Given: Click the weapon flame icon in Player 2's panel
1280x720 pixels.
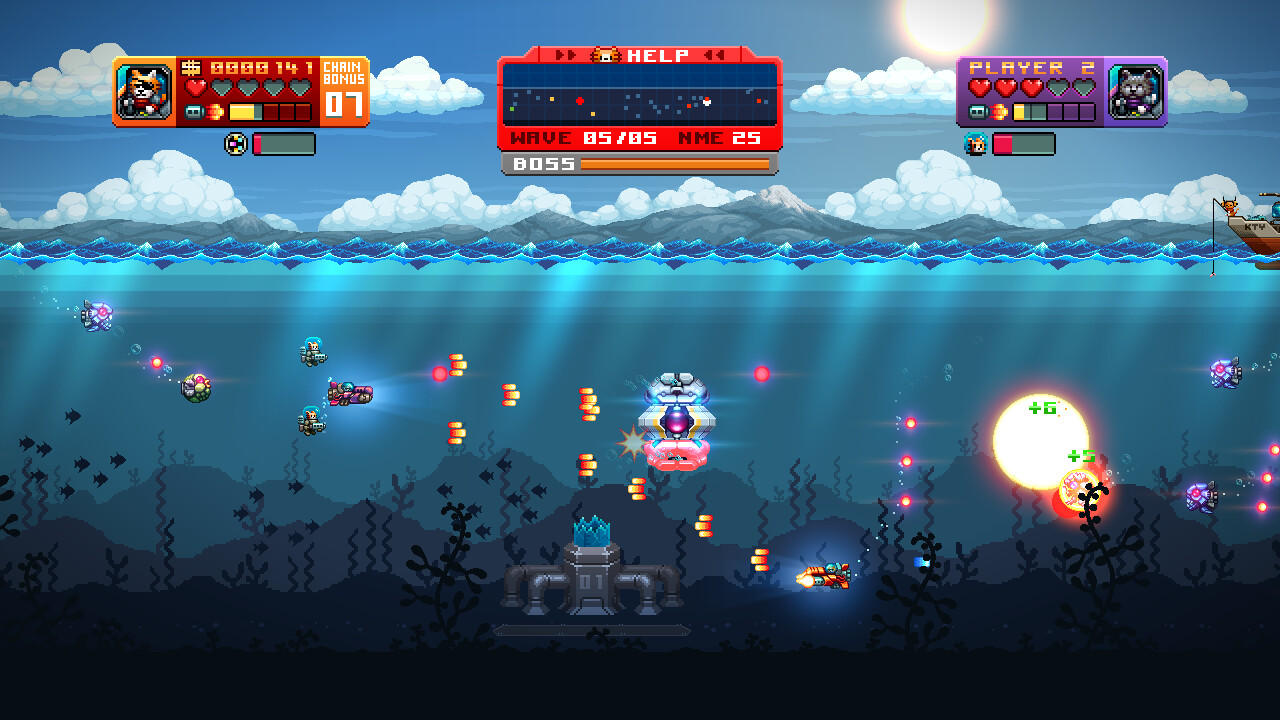Looking at the screenshot, I should [998, 111].
